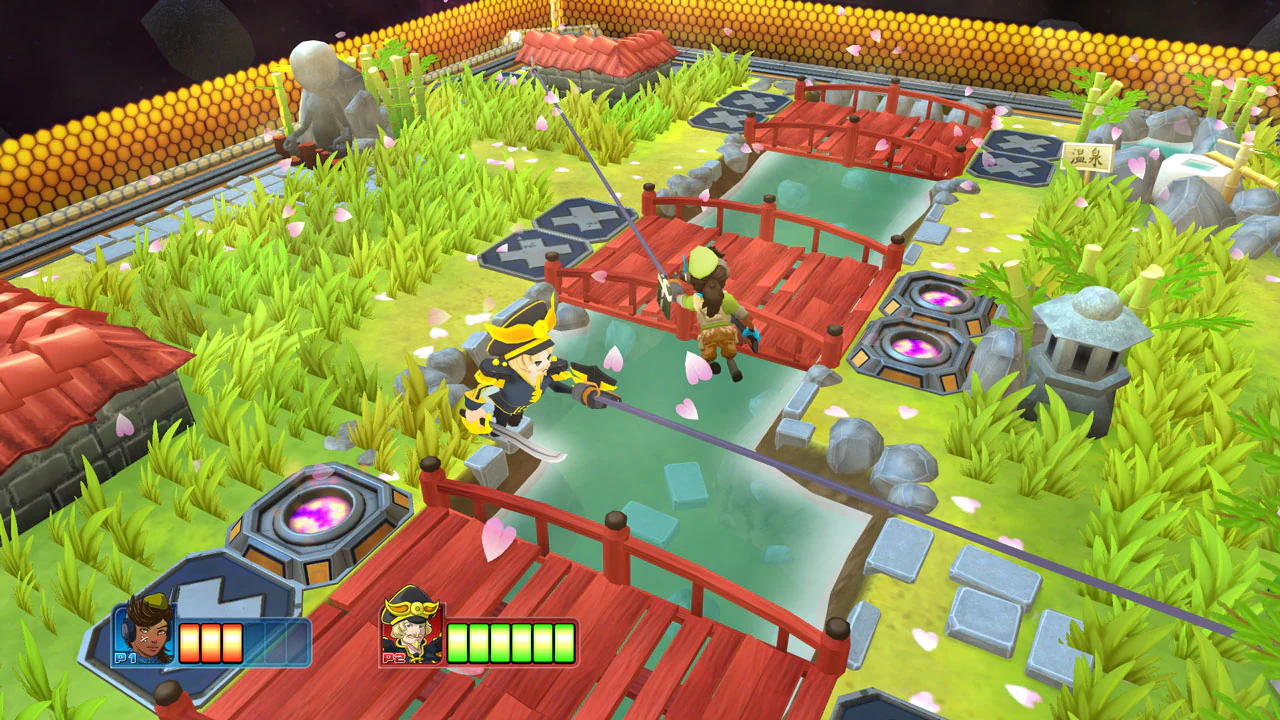Select the red pagoda roof at the top
The height and width of the screenshot is (720, 1280).
590,50
